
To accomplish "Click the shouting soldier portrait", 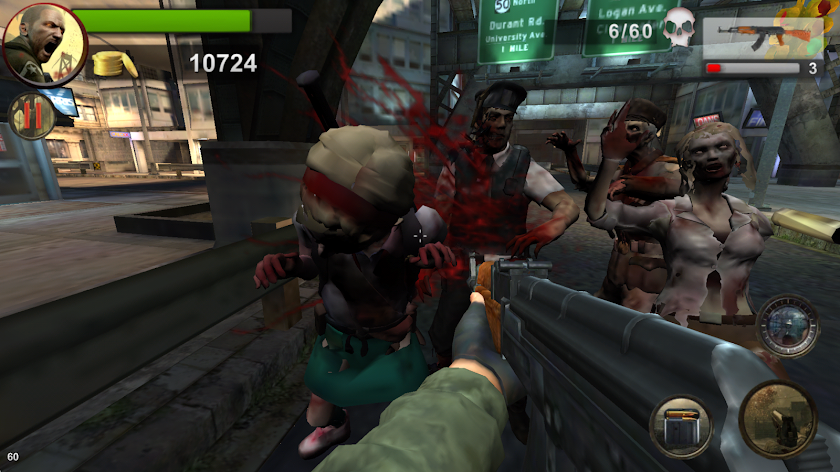I will click(x=44, y=43).
